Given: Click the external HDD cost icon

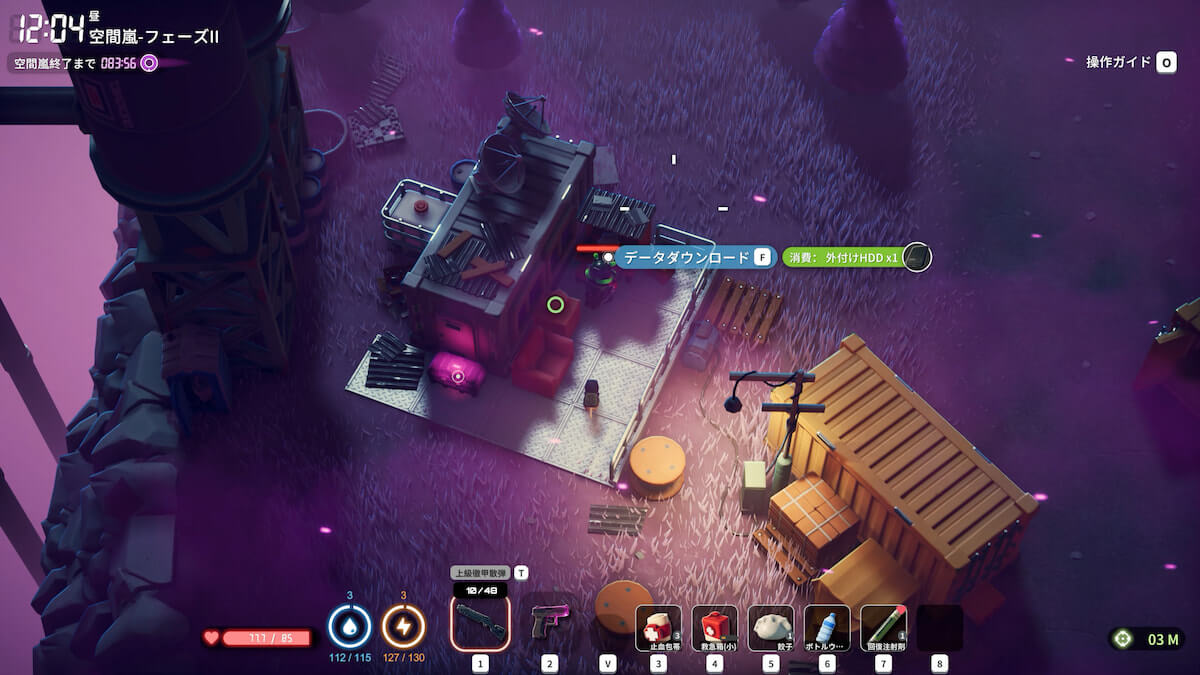Looking at the screenshot, I should (917, 258).
